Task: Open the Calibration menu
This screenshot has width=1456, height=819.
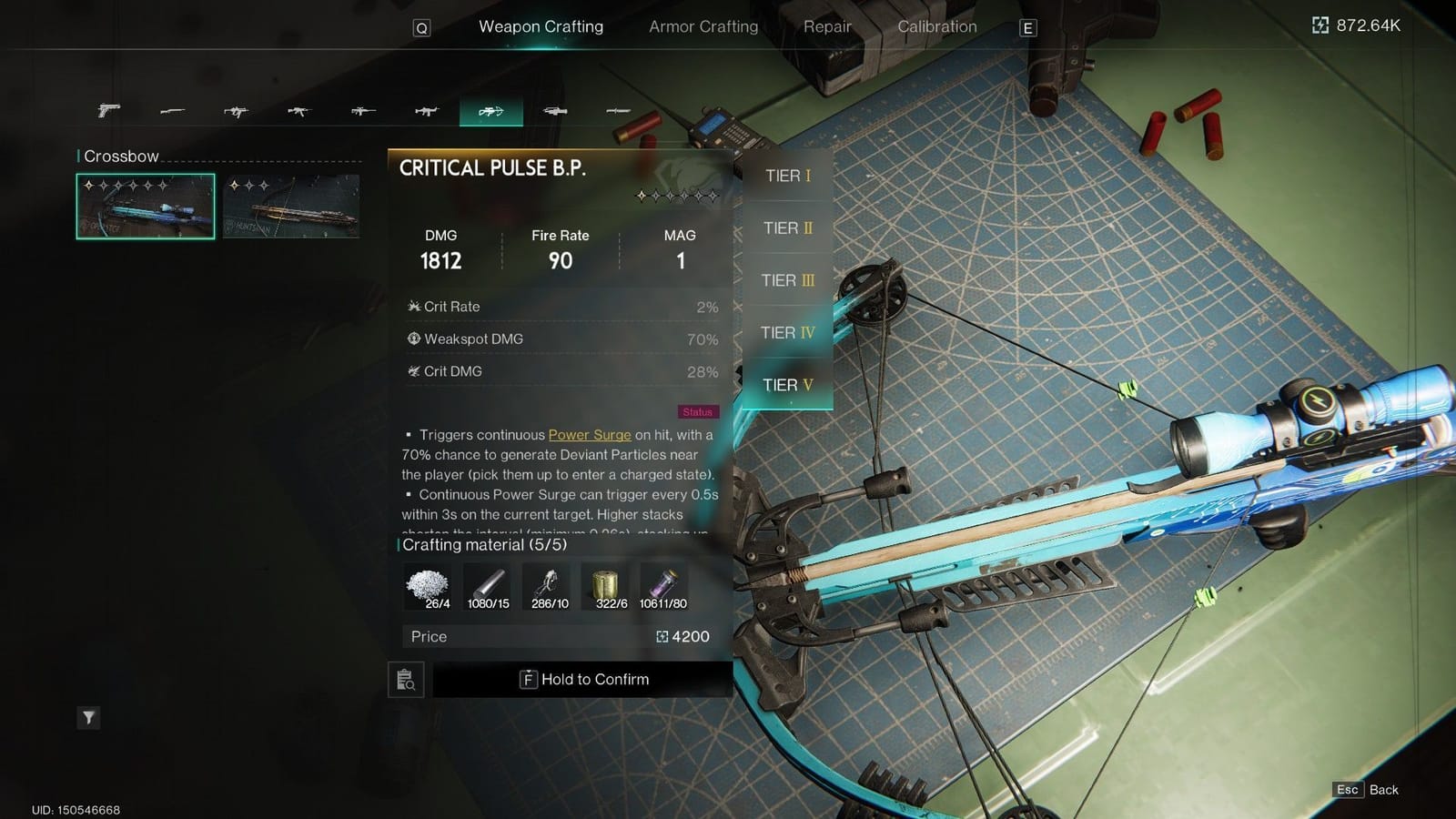Action: (936, 26)
